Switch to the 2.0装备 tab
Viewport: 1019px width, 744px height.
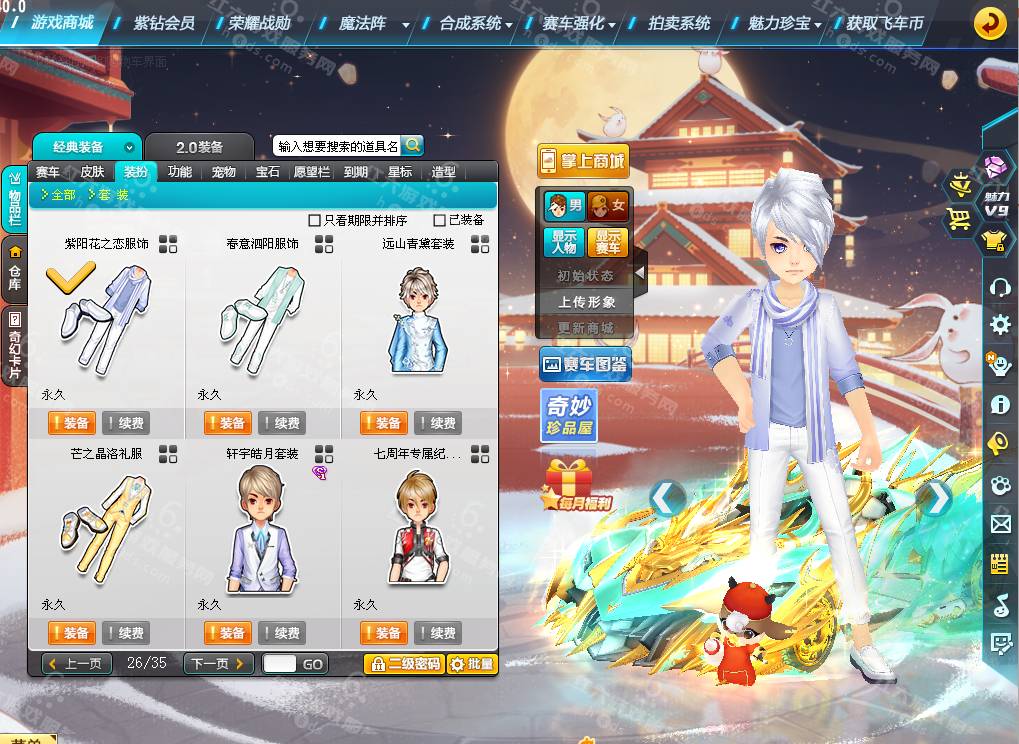coord(200,147)
